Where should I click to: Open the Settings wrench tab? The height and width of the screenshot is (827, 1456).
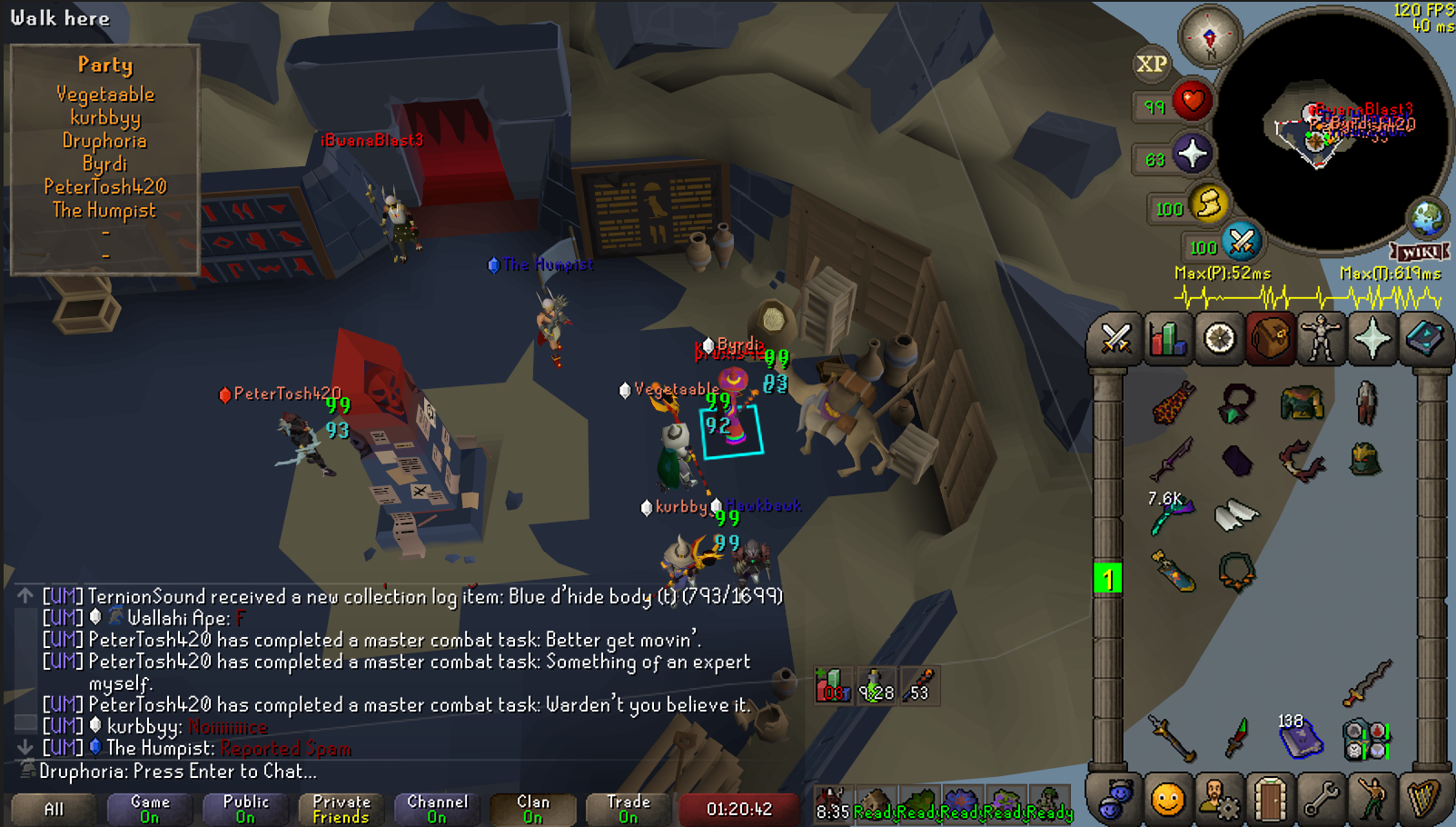1321,800
